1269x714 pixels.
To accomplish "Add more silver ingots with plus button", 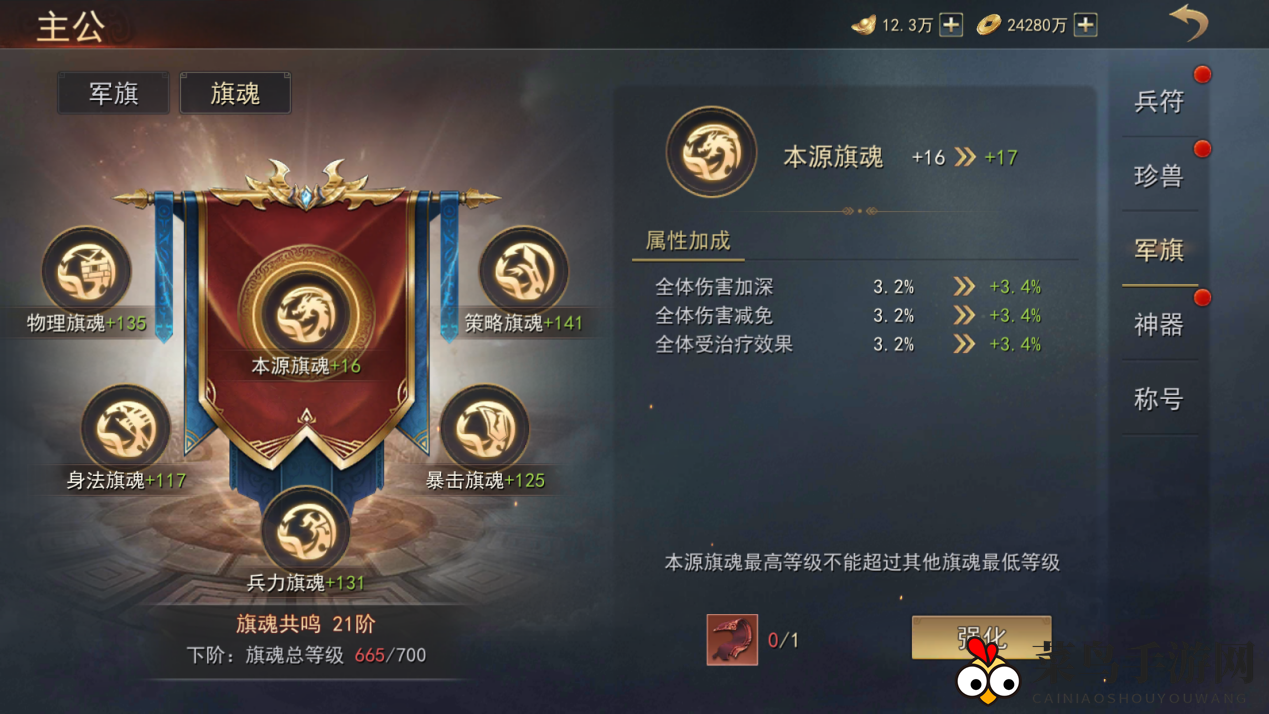I will [951, 25].
